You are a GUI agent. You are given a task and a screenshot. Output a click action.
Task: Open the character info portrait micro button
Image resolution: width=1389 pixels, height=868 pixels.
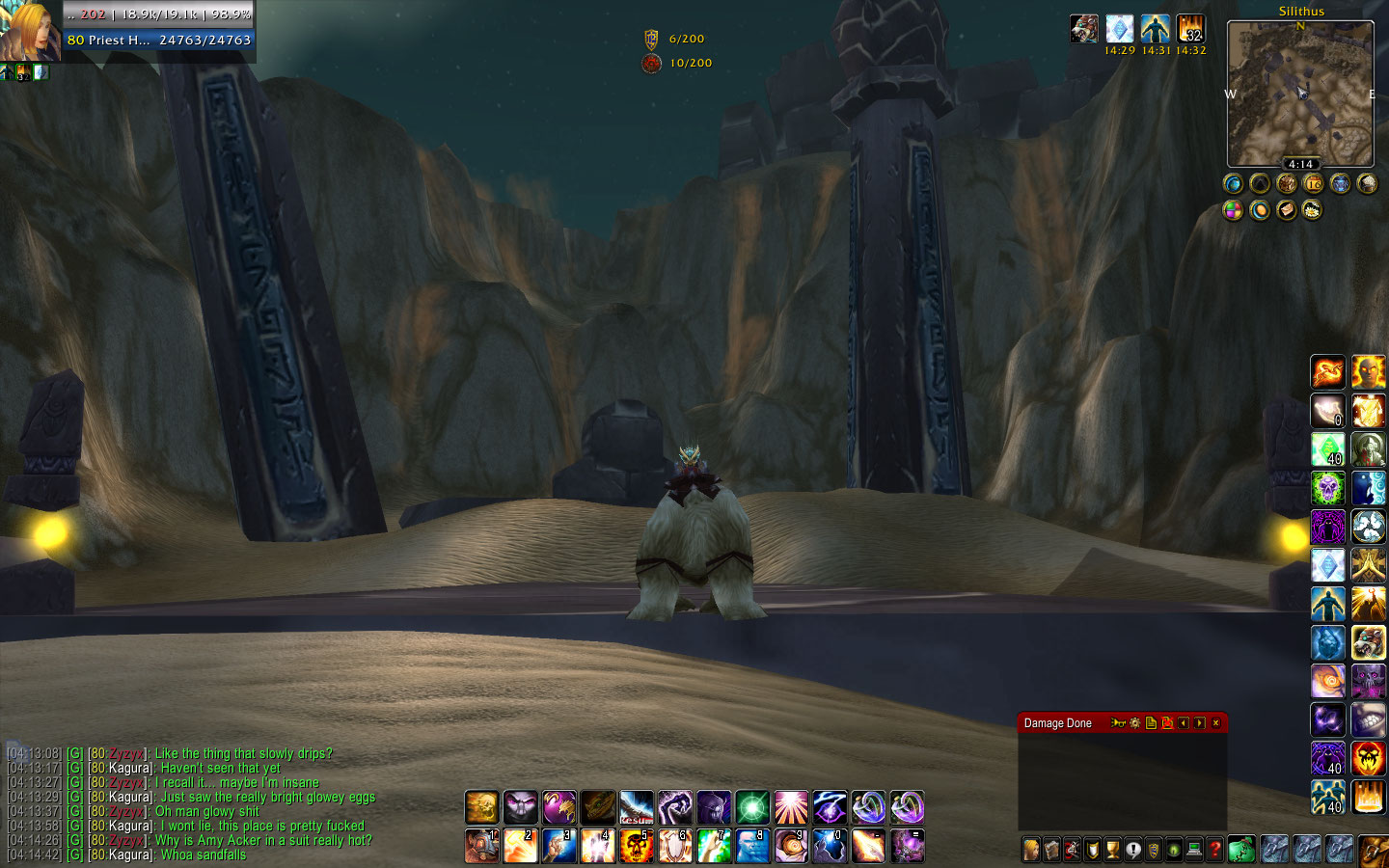pyautogui.click(x=1031, y=850)
